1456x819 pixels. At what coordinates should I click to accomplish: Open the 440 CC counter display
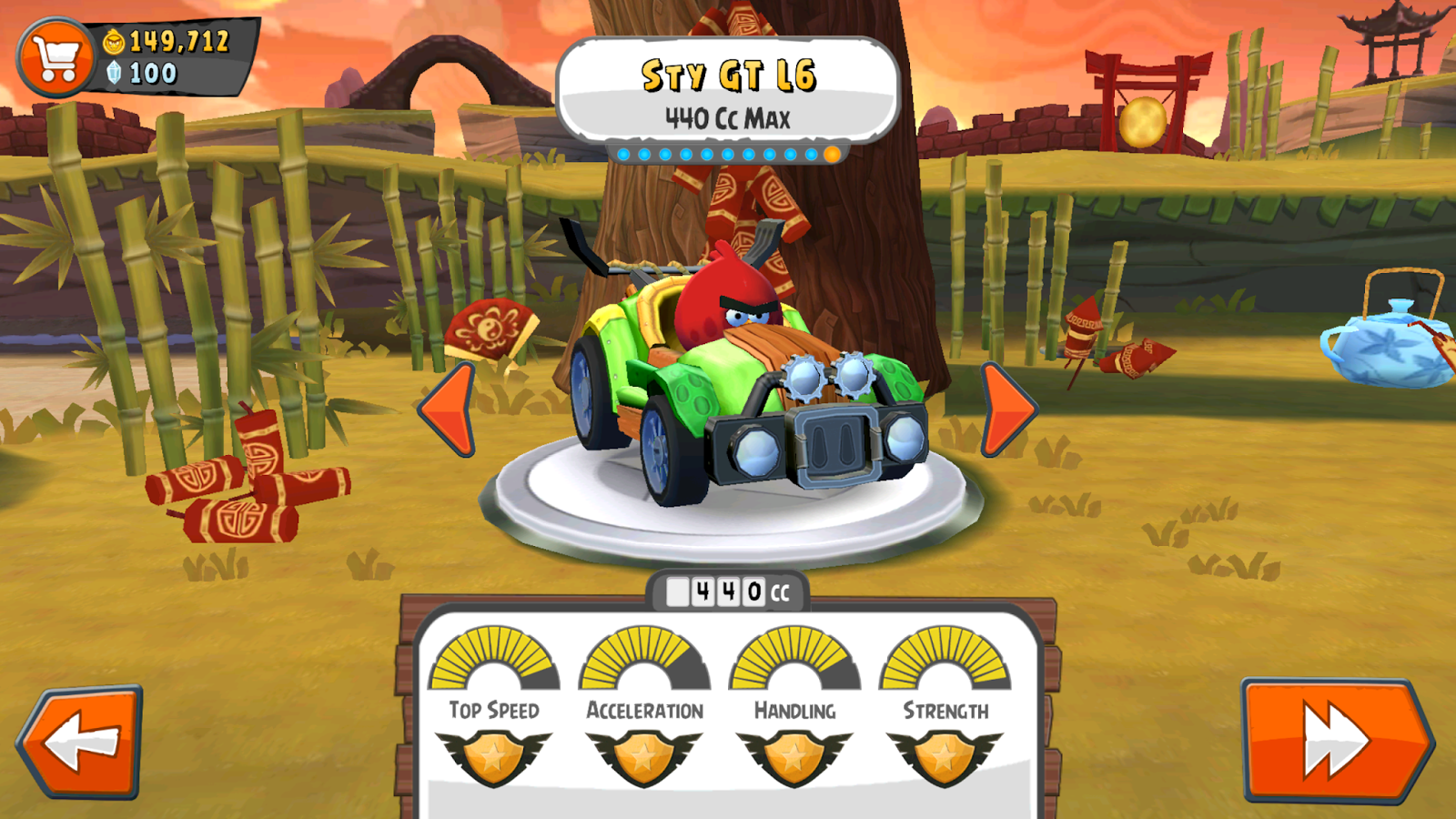coord(728,591)
